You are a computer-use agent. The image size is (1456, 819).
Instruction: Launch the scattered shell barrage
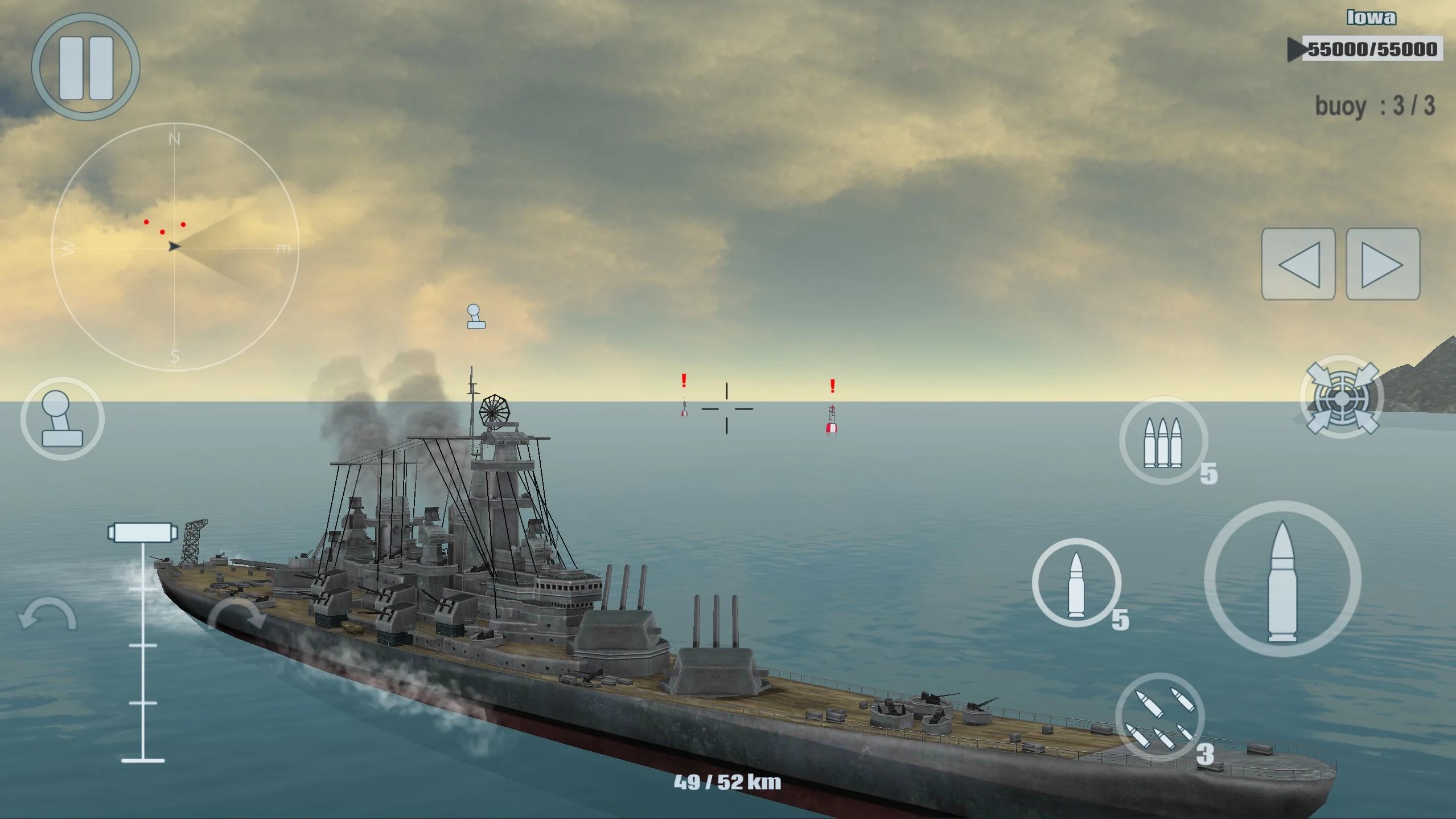tap(1160, 717)
